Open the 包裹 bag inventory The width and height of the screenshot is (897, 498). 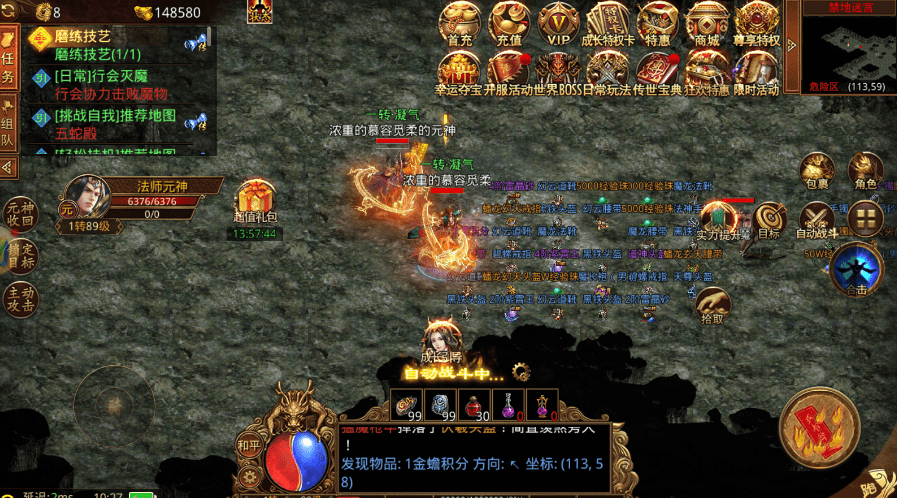(817, 170)
